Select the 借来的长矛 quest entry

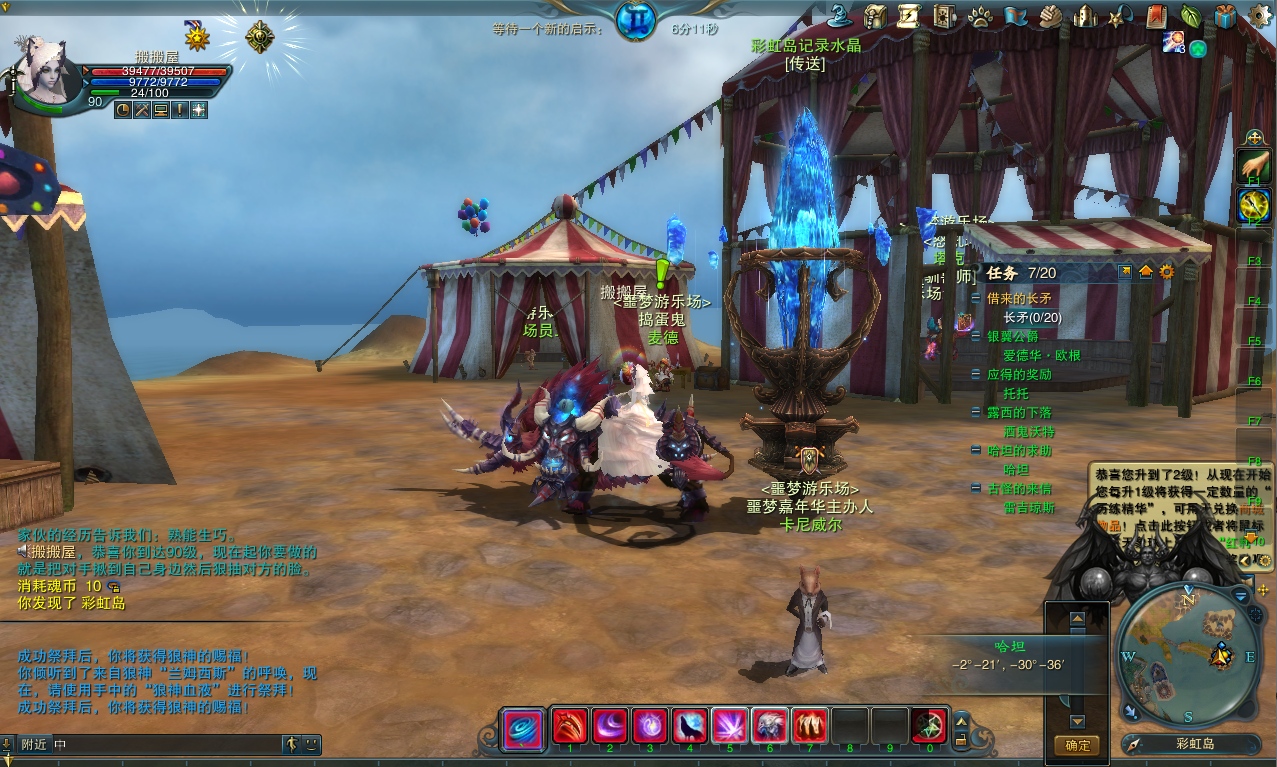pyautogui.click(x=1019, y=298)
